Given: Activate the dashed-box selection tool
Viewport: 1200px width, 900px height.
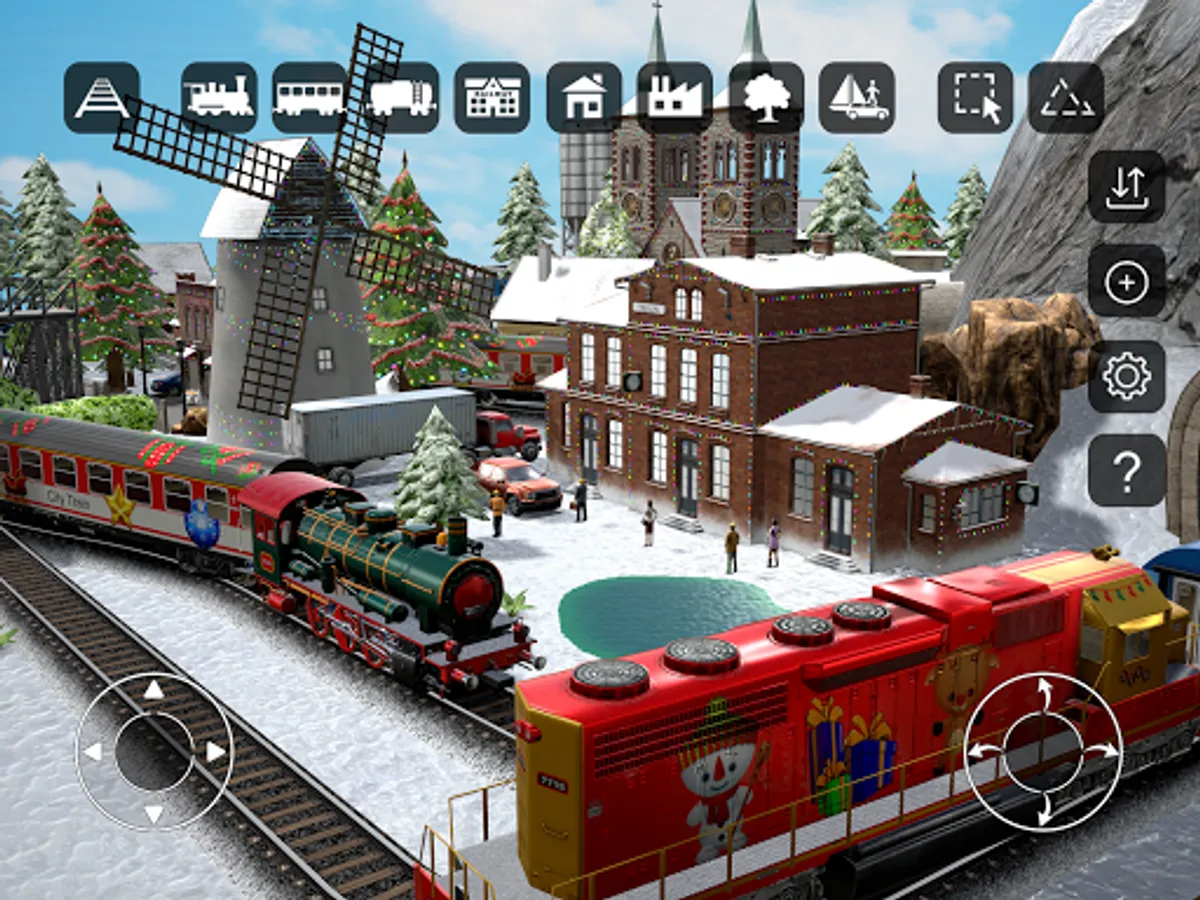Looking at the screenshot, I should pos(976,98).
